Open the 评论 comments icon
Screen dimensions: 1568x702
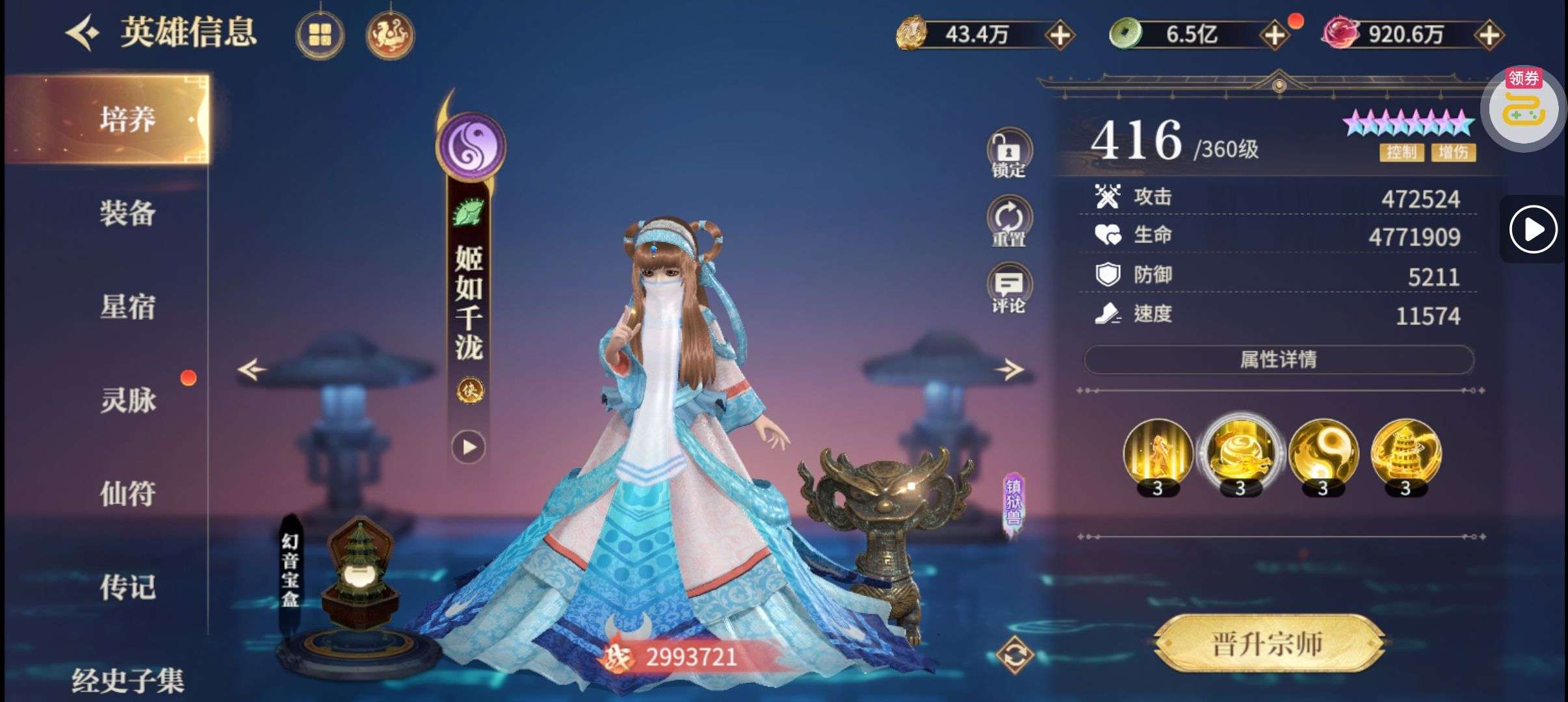(1008, 289)
